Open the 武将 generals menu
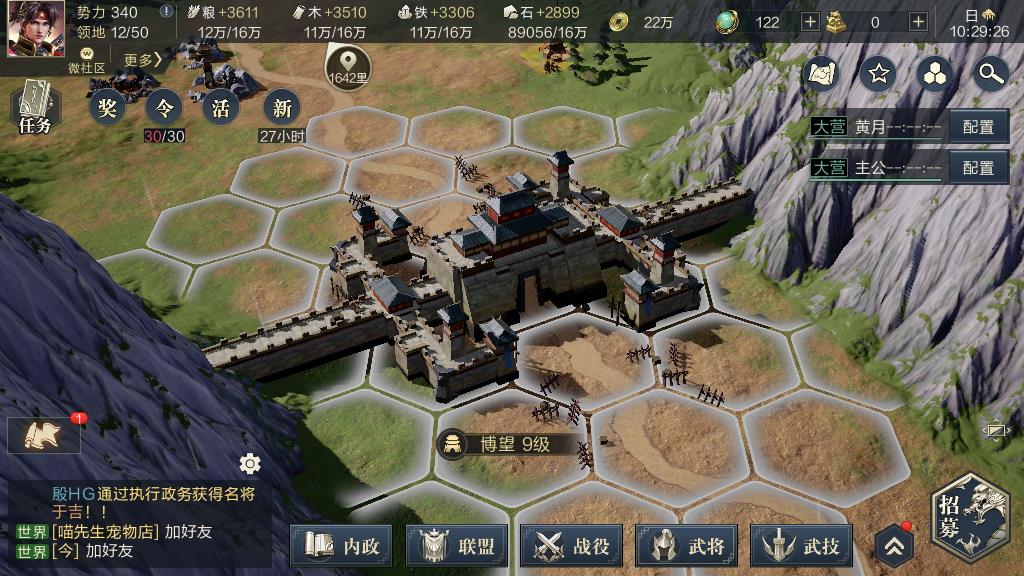 (686, 546)
